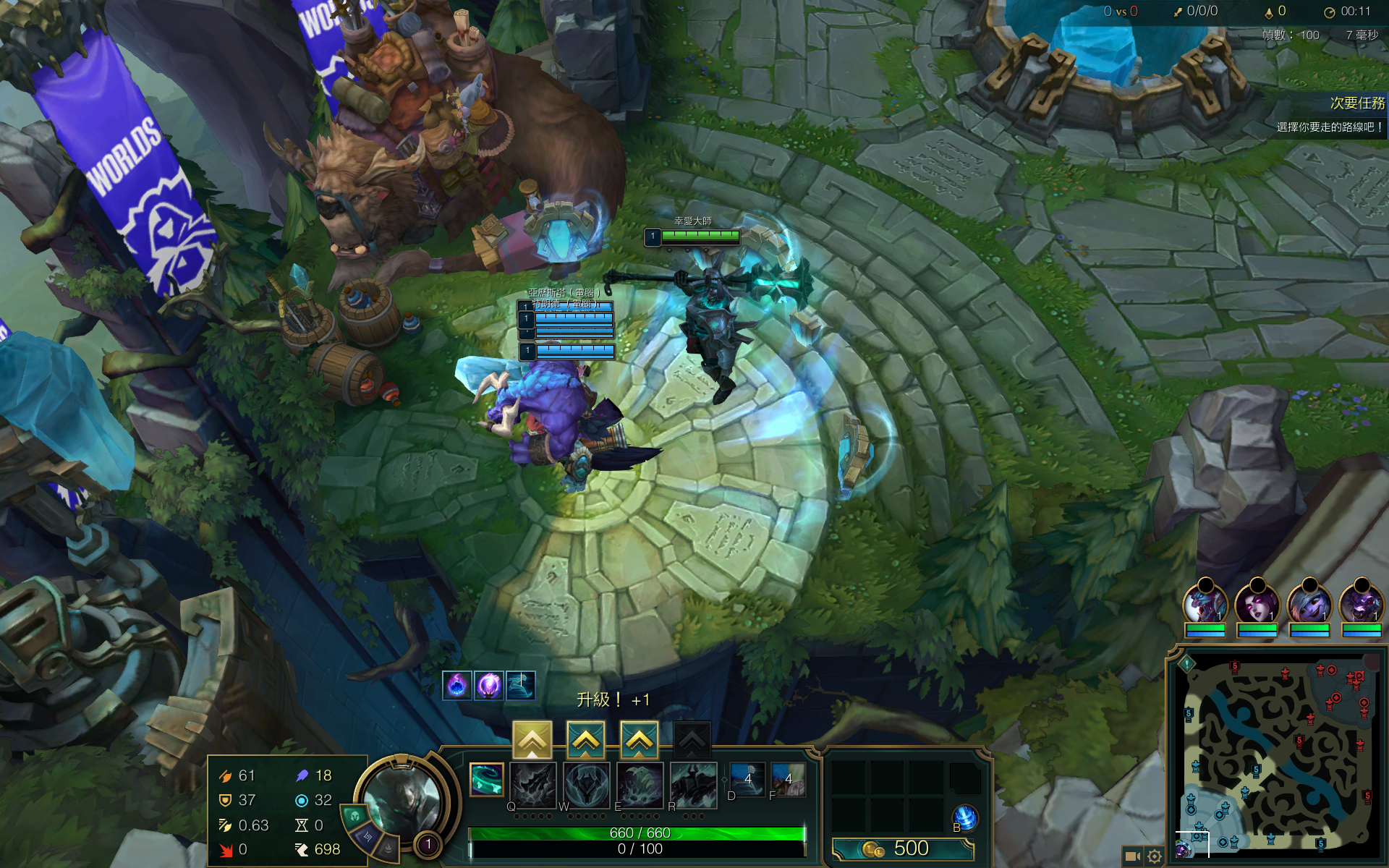Use the summoner spell in the F slot
1389x868 pixels.
(x=788, y=780)
